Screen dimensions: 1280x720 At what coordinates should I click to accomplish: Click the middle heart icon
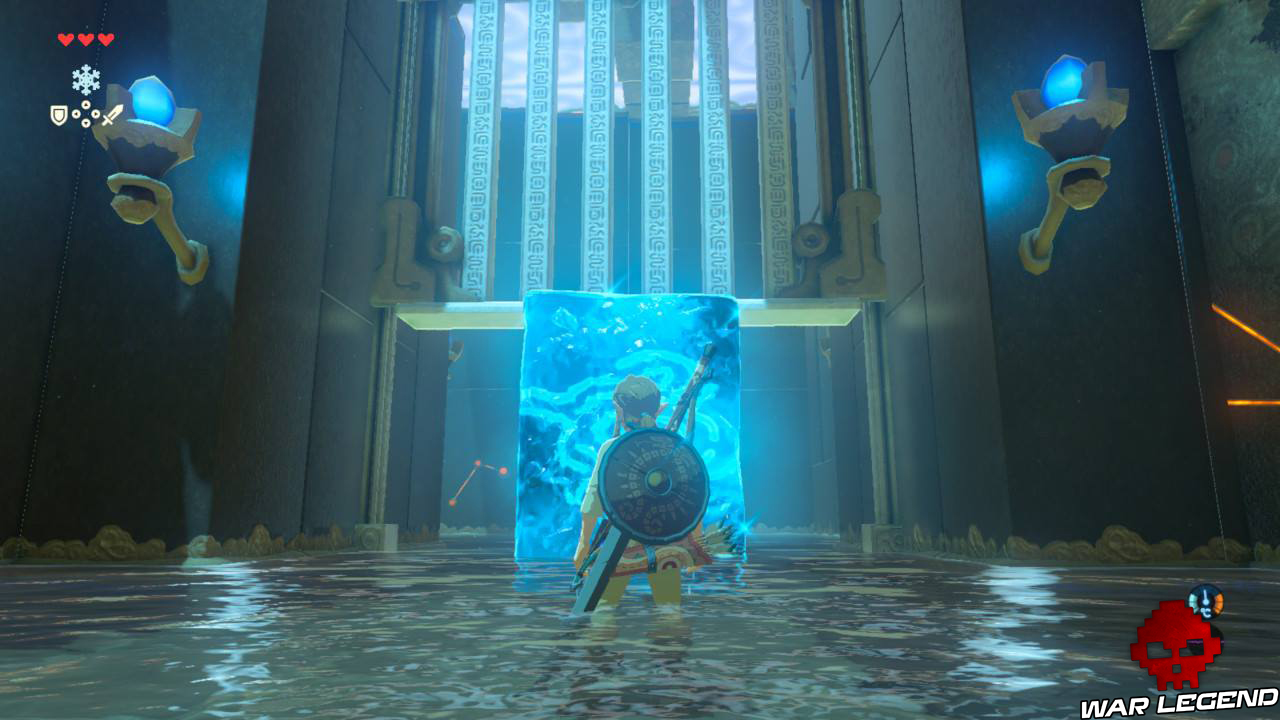(85, 39)
